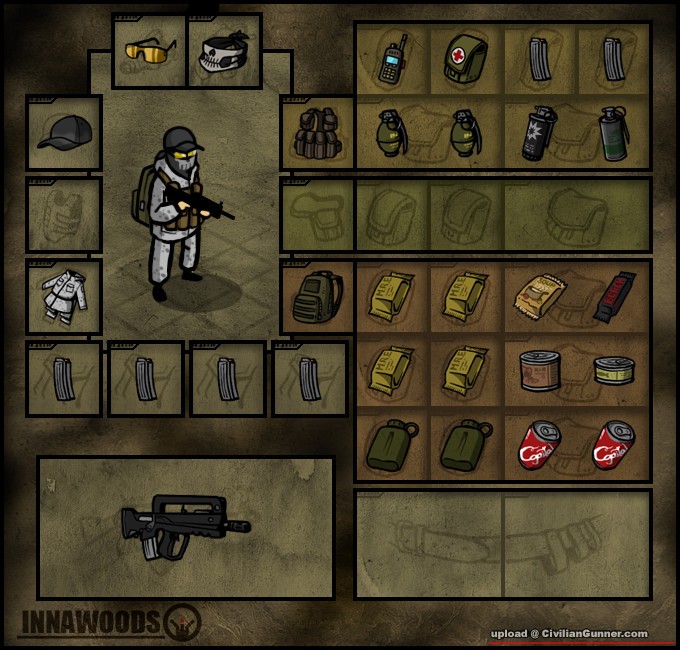Image resolution: width=680 pixels, height=650 pixels.
Task: Select the small flat tin can
Action: click(613, 372)
